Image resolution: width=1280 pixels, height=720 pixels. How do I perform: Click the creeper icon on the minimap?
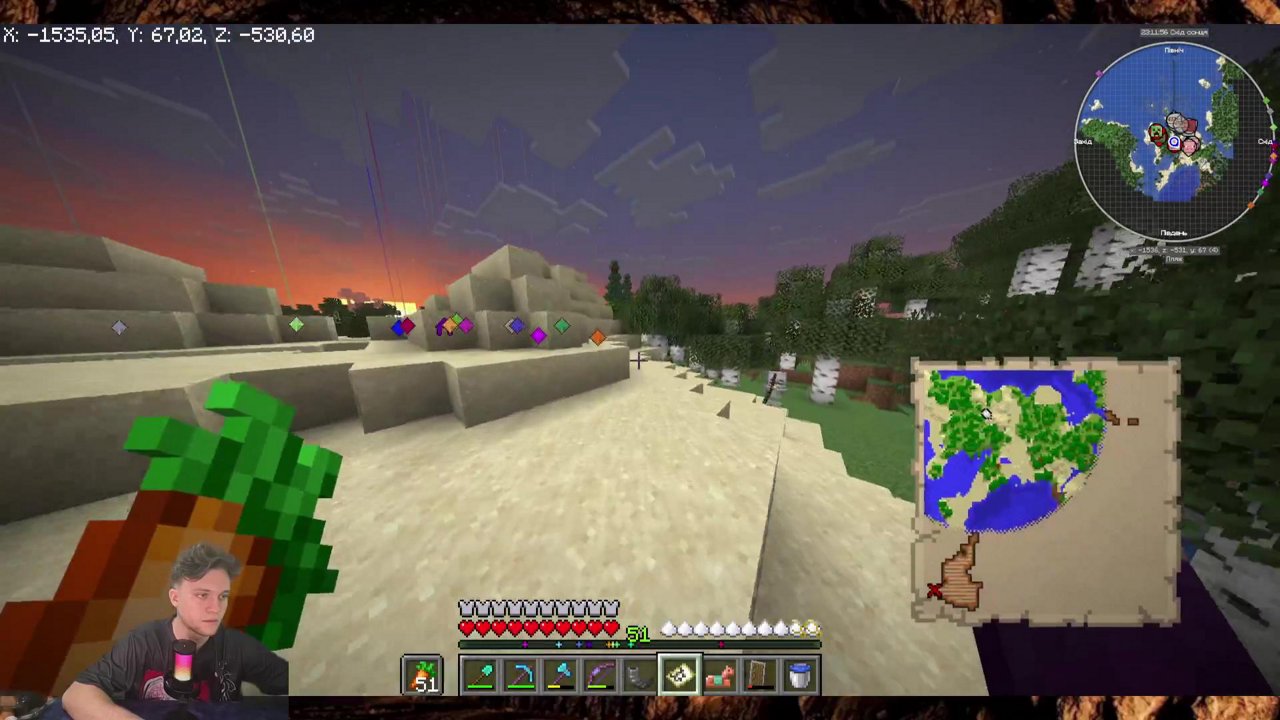pos(1156,130)
